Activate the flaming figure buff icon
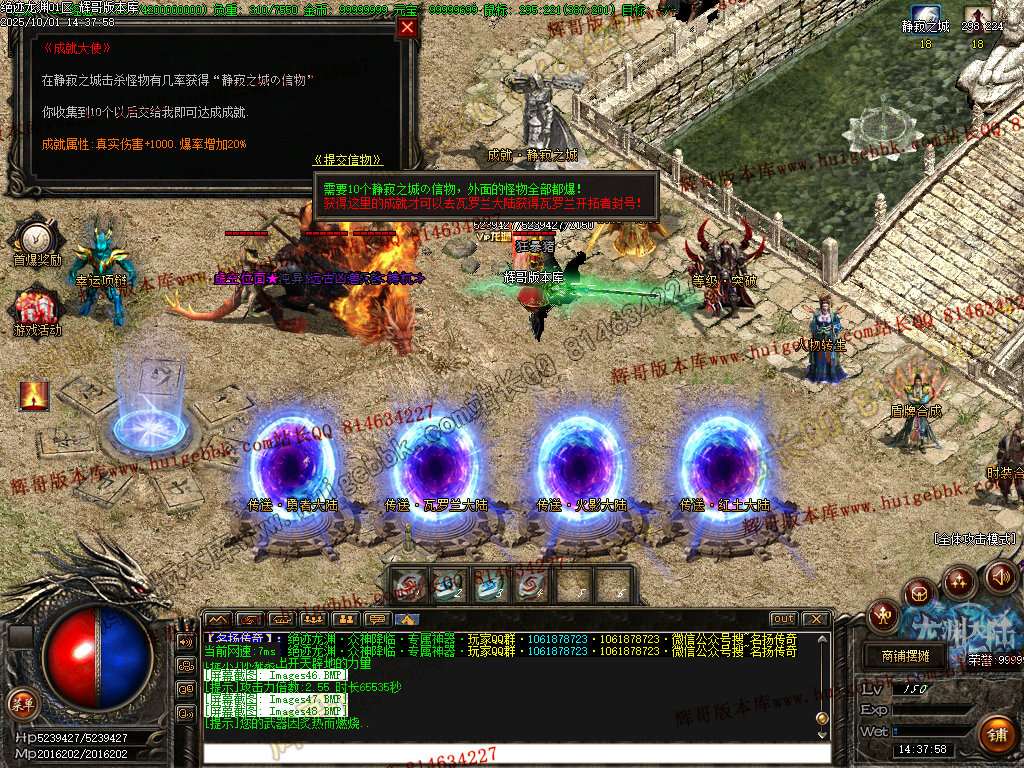The height and width of the screenshot is (768, 1024). point(34,396)
